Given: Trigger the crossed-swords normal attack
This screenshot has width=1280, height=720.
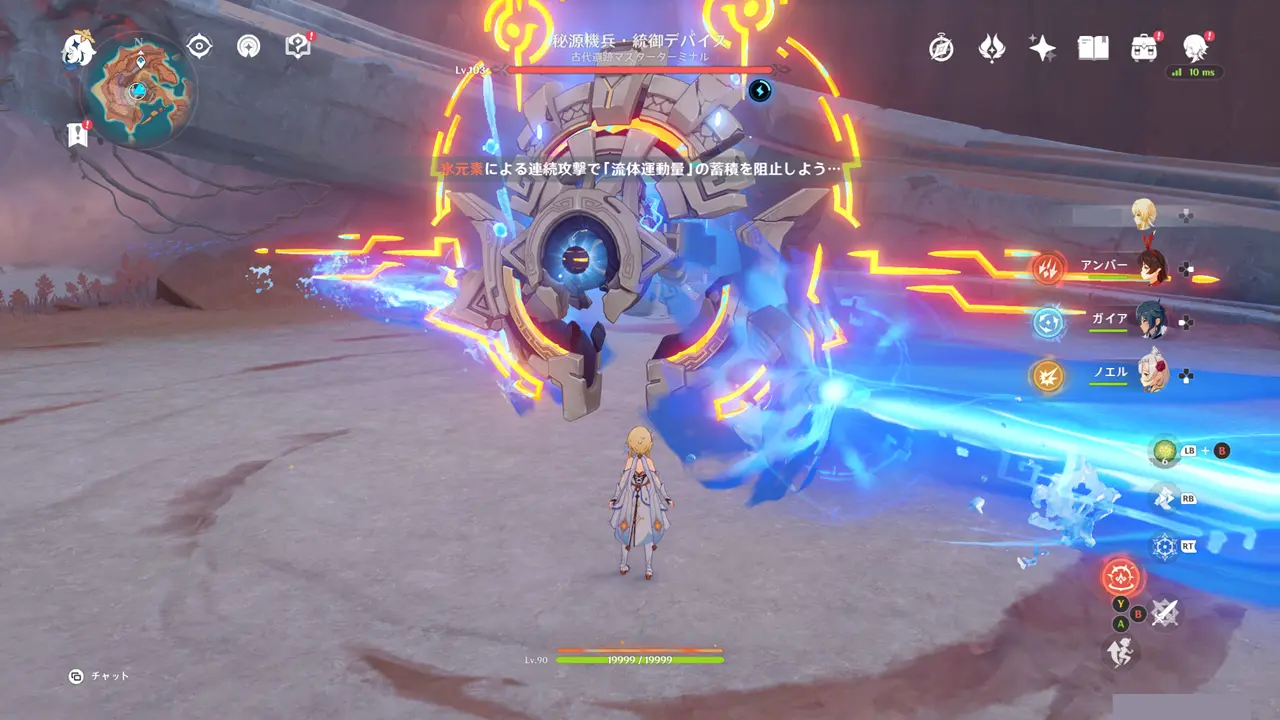Looking at the screenshot, I should [x=1163, y=613].
